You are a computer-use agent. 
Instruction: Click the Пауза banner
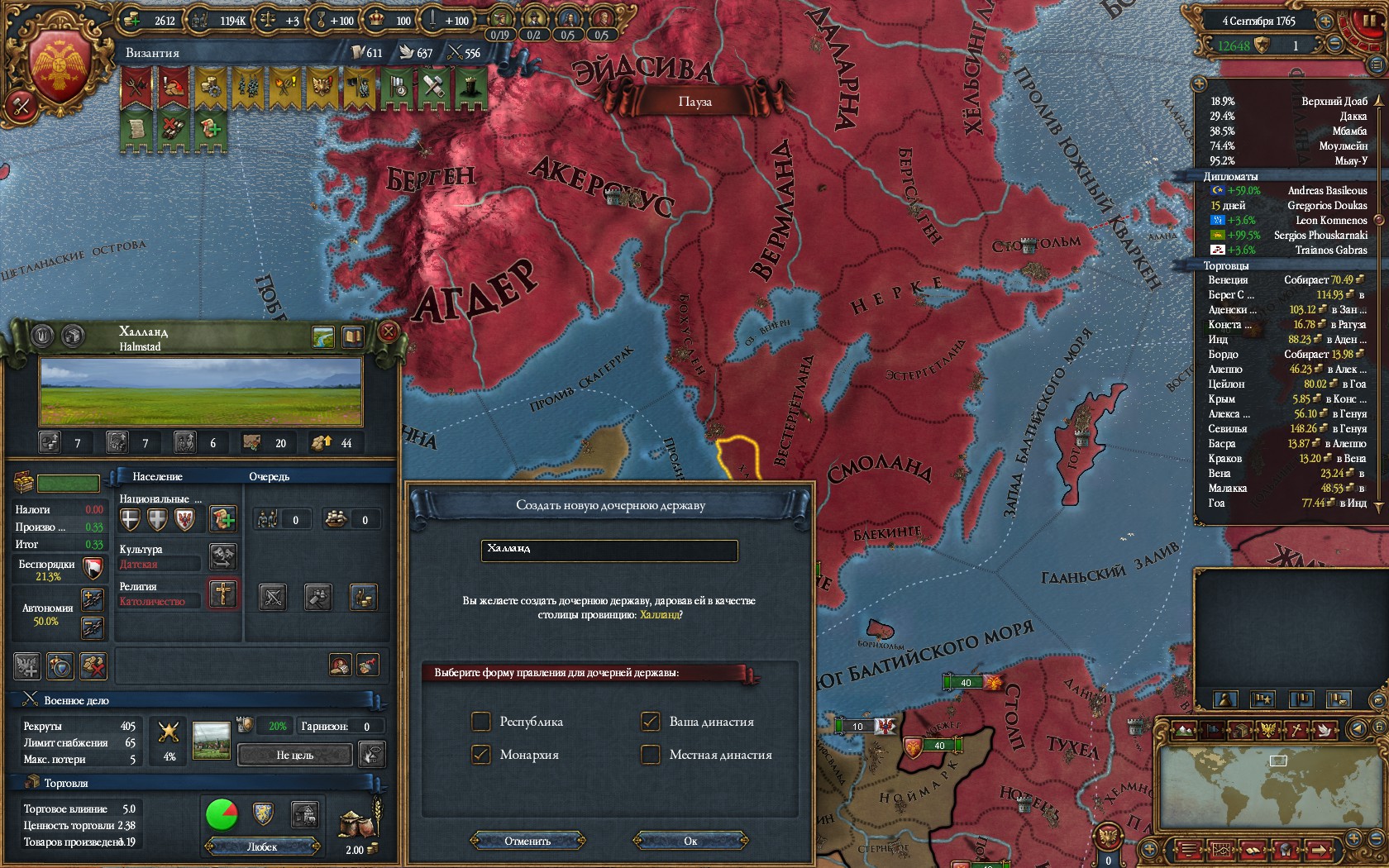(x=694, y=102)
